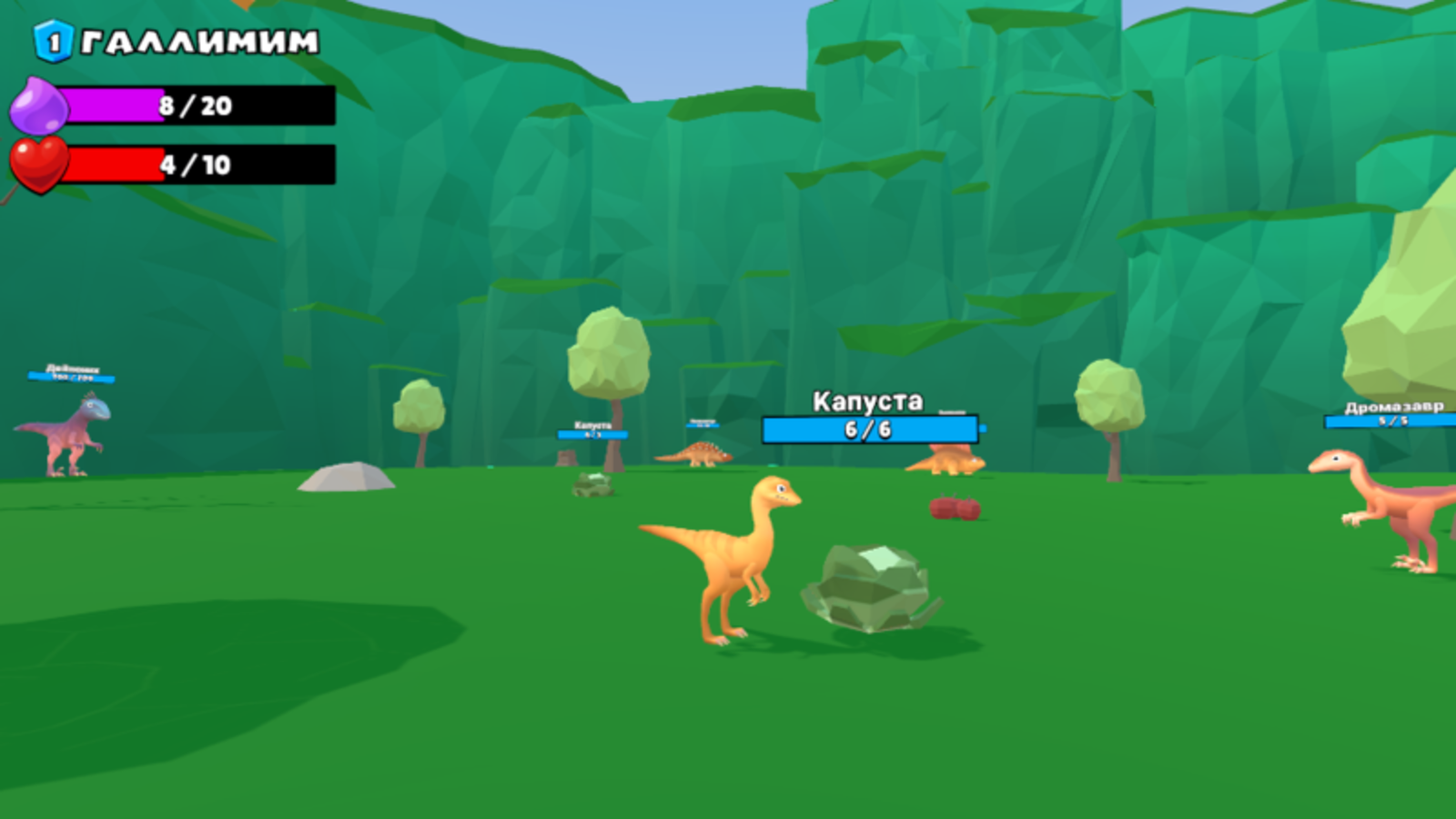1456x819 pixels.
Task: Click the blue health bar under Капуста
Action: [869, 430]
